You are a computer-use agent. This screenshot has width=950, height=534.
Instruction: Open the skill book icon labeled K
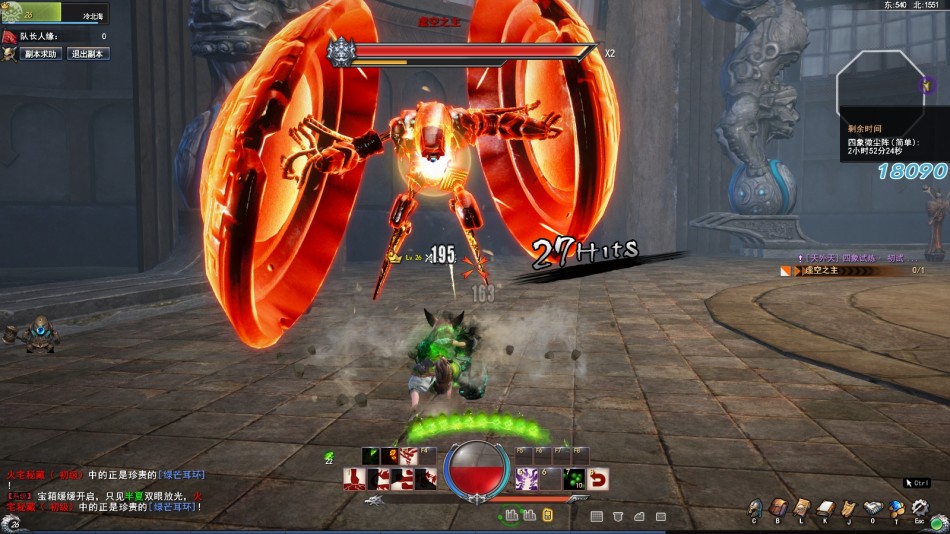click(824, 508)
